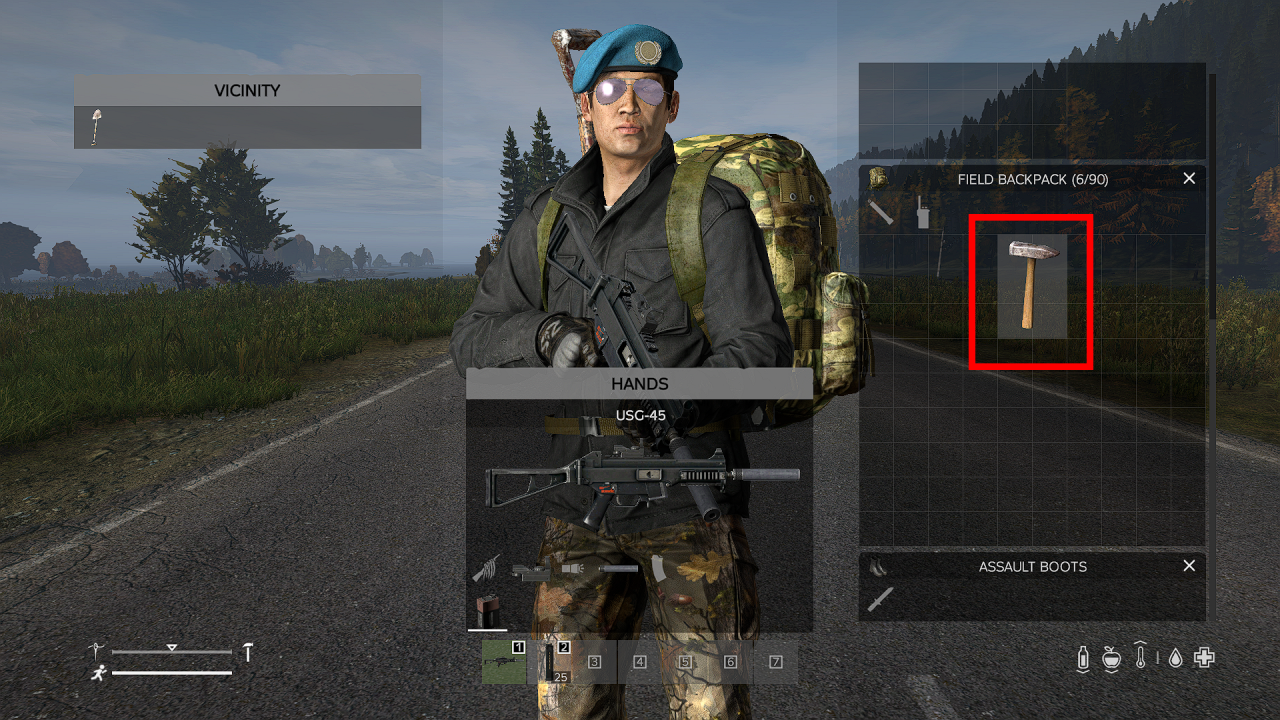The height and width of the screenshot is (720, 1280).
Task: Click the apple food status icon
Action: click(x=1111, y=658)
